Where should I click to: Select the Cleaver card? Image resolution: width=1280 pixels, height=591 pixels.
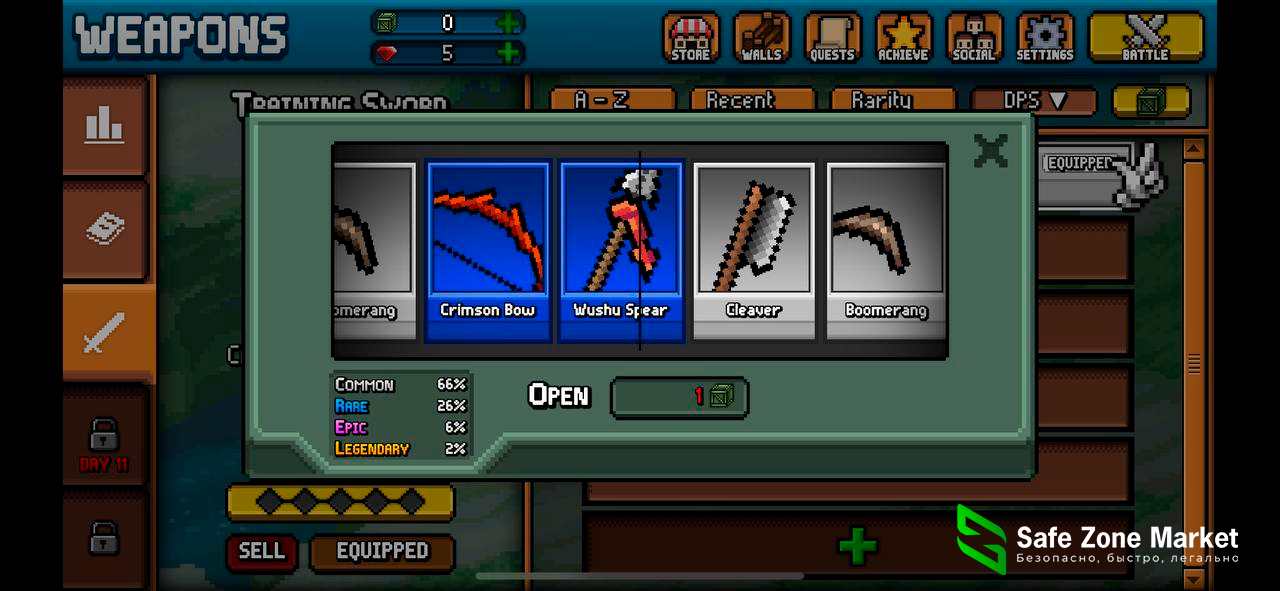pos(753,250)
